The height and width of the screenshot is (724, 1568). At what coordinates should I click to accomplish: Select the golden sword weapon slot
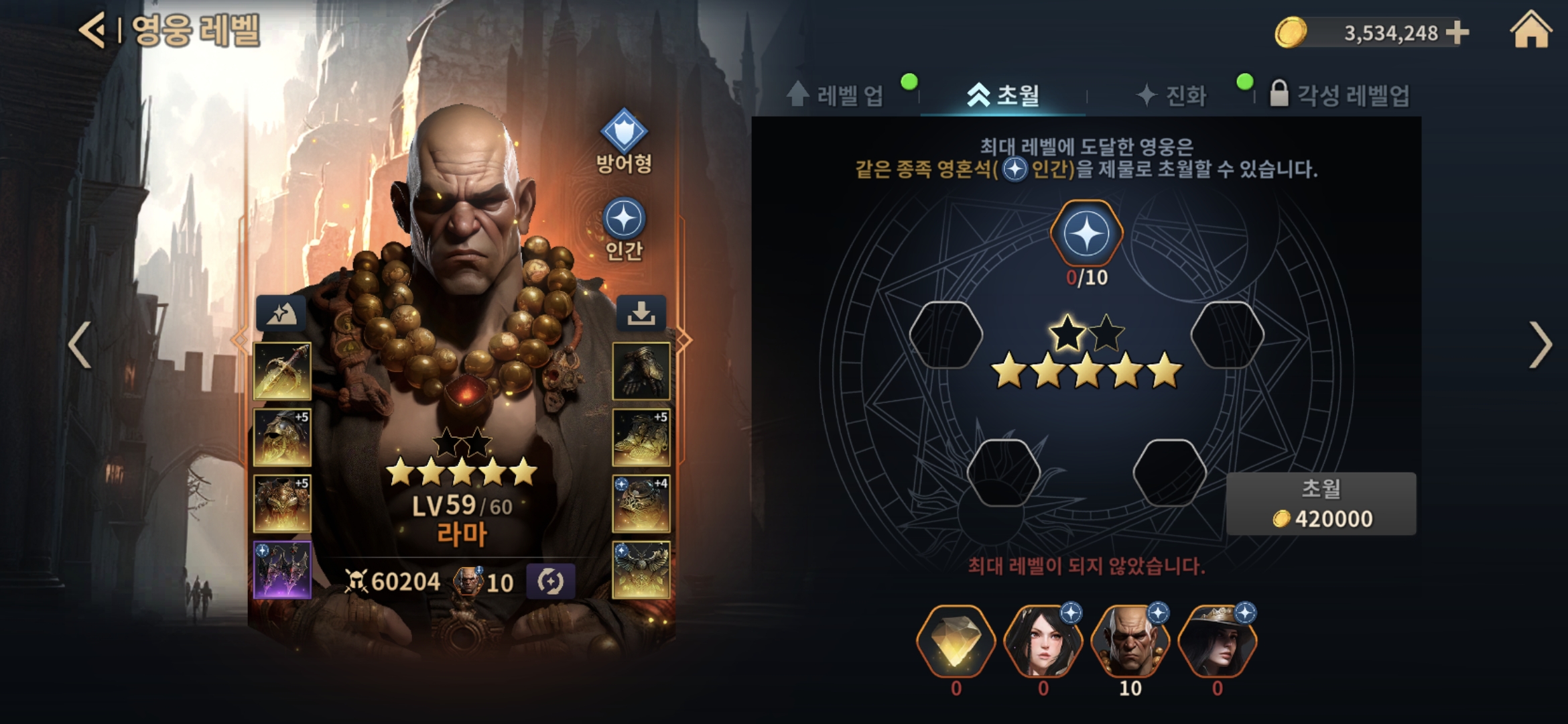(x=282, y=371)
